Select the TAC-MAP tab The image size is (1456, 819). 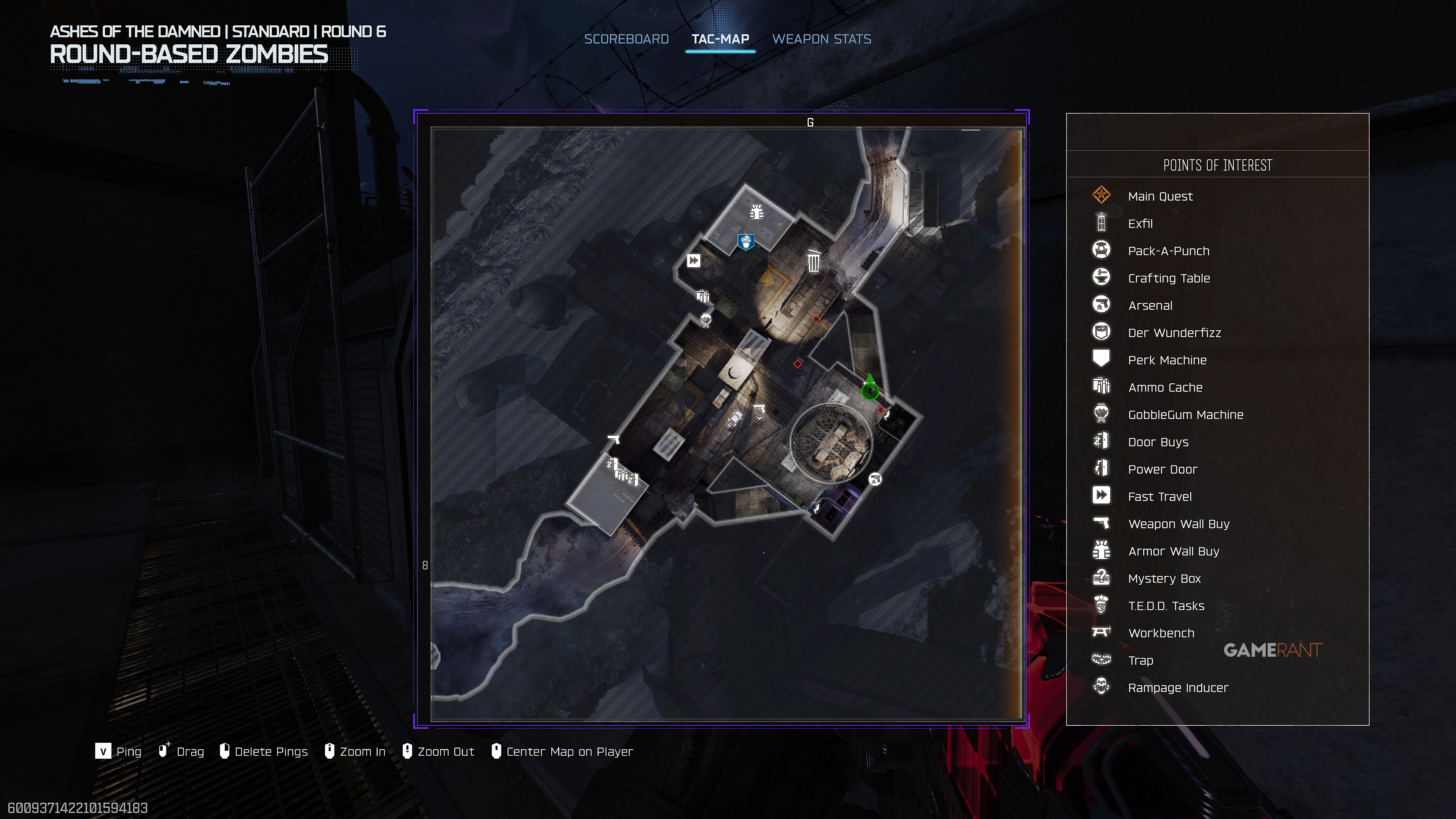click(720, 39)
